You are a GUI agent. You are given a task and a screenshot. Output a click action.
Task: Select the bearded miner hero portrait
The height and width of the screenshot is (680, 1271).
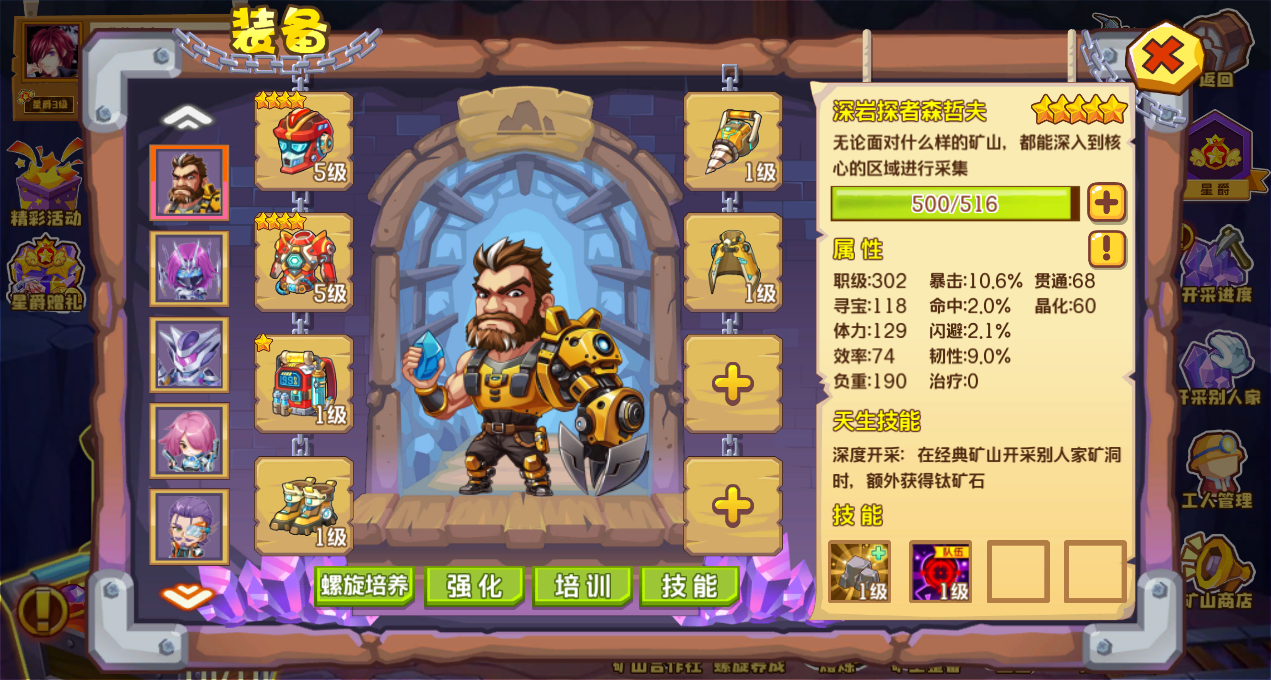tap(190, 183)
